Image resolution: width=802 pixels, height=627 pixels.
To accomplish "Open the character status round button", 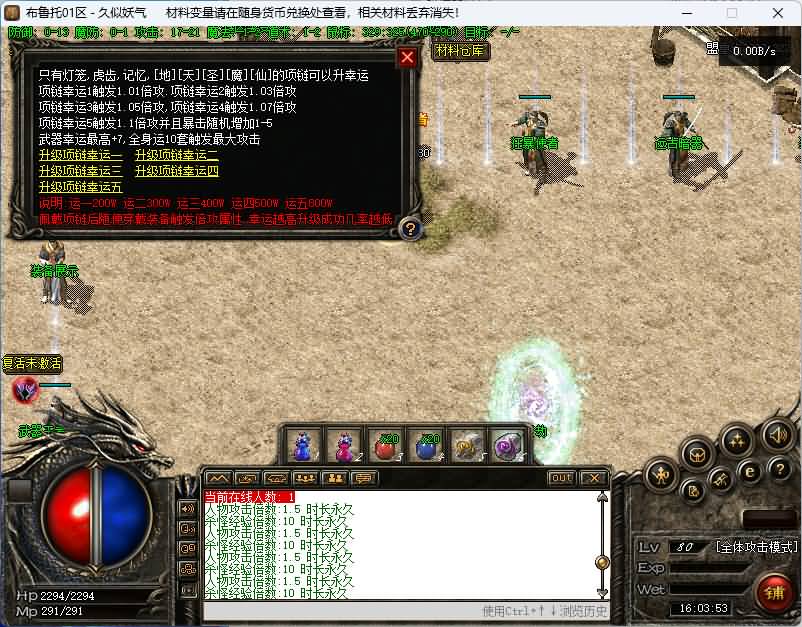I will [x=661, y=475].
